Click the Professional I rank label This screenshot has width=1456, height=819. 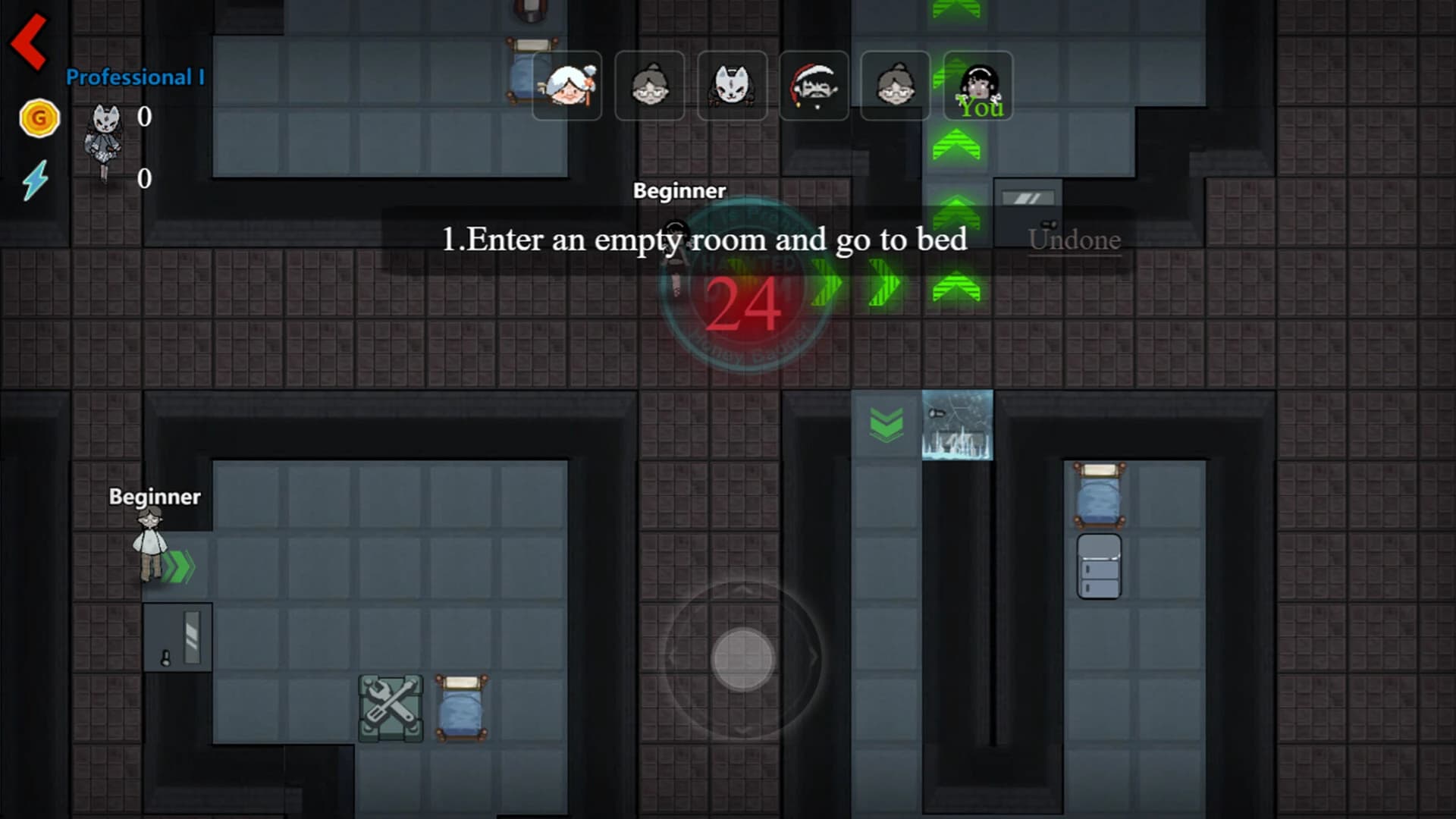pyautogui.click(x=135, y=77)
